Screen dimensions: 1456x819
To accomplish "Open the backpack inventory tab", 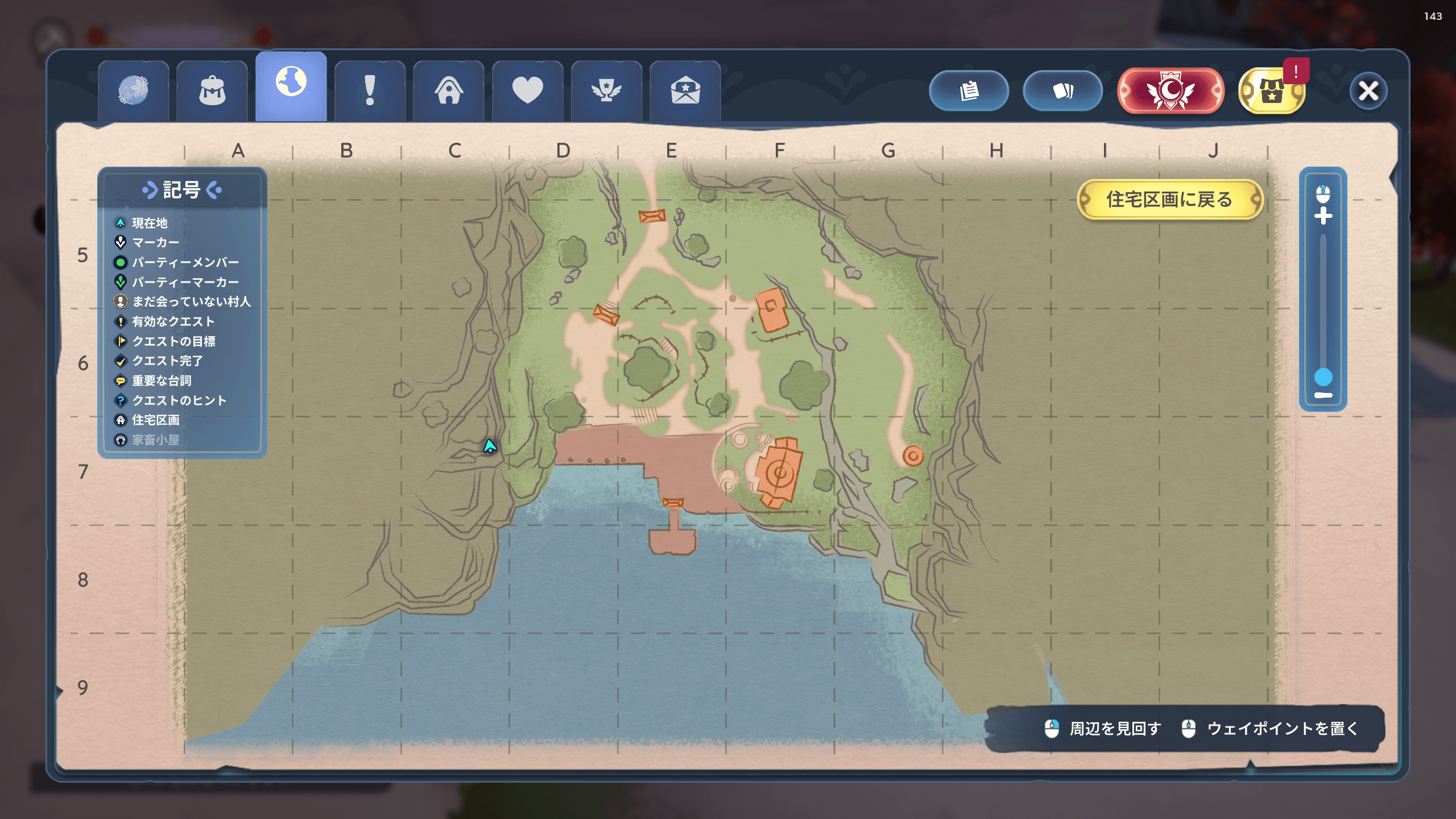I will pos(212,91).
